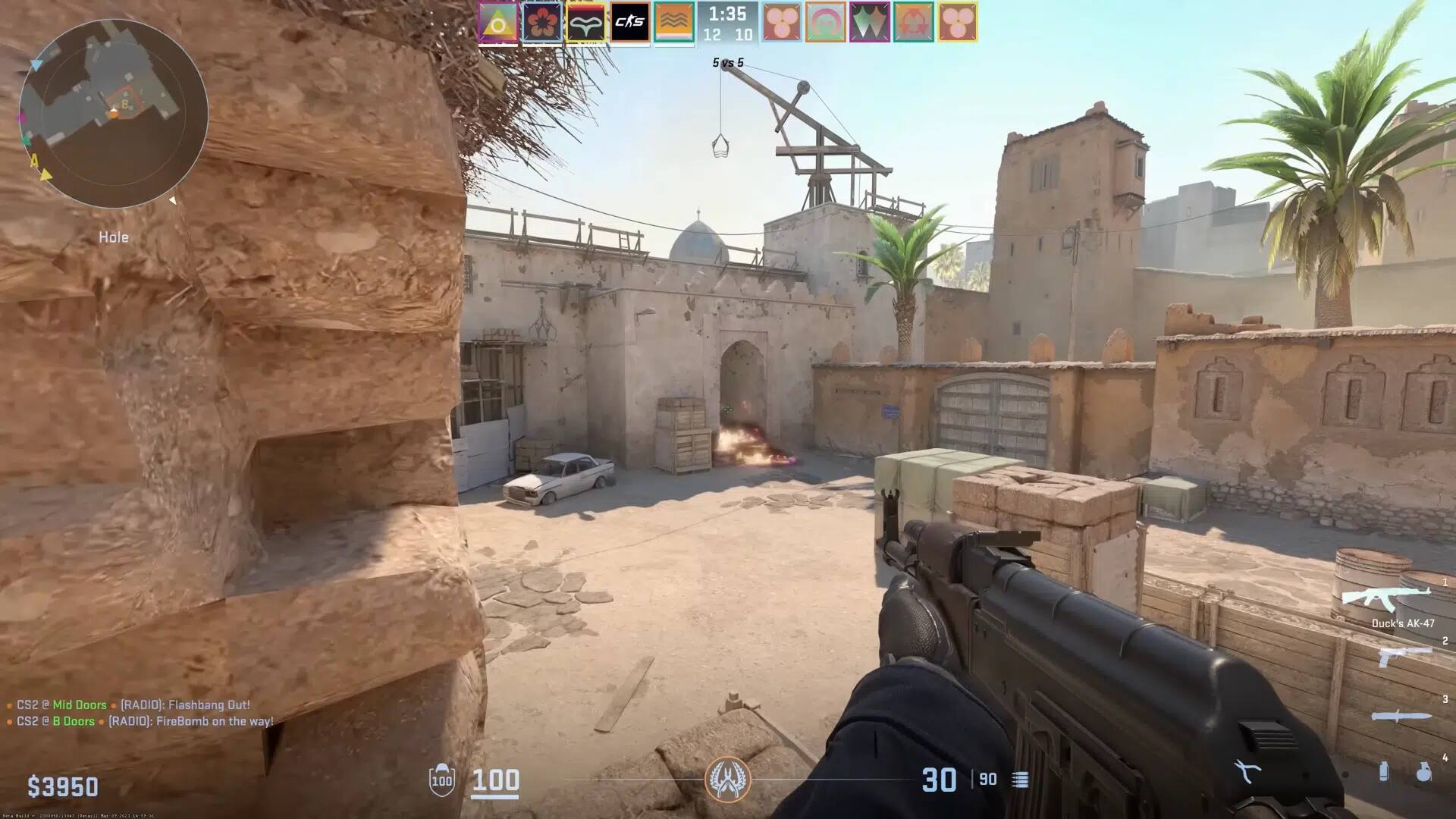This screenshot has width=1456, height=819.
Task: Click the CS emblem above the ammo counter
Action: coord(728,781)
